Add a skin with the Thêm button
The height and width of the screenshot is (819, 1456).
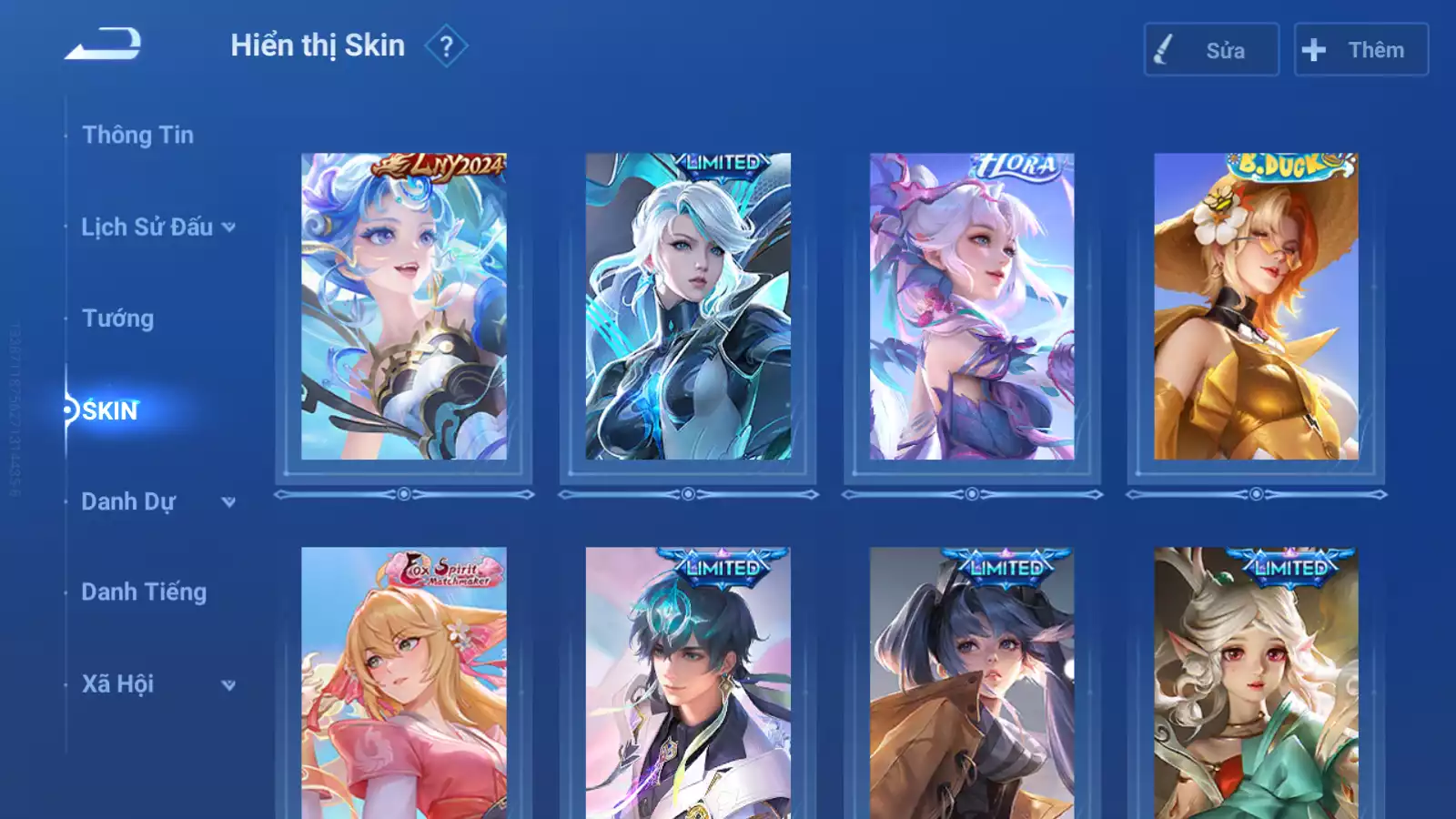(1360, 50)
